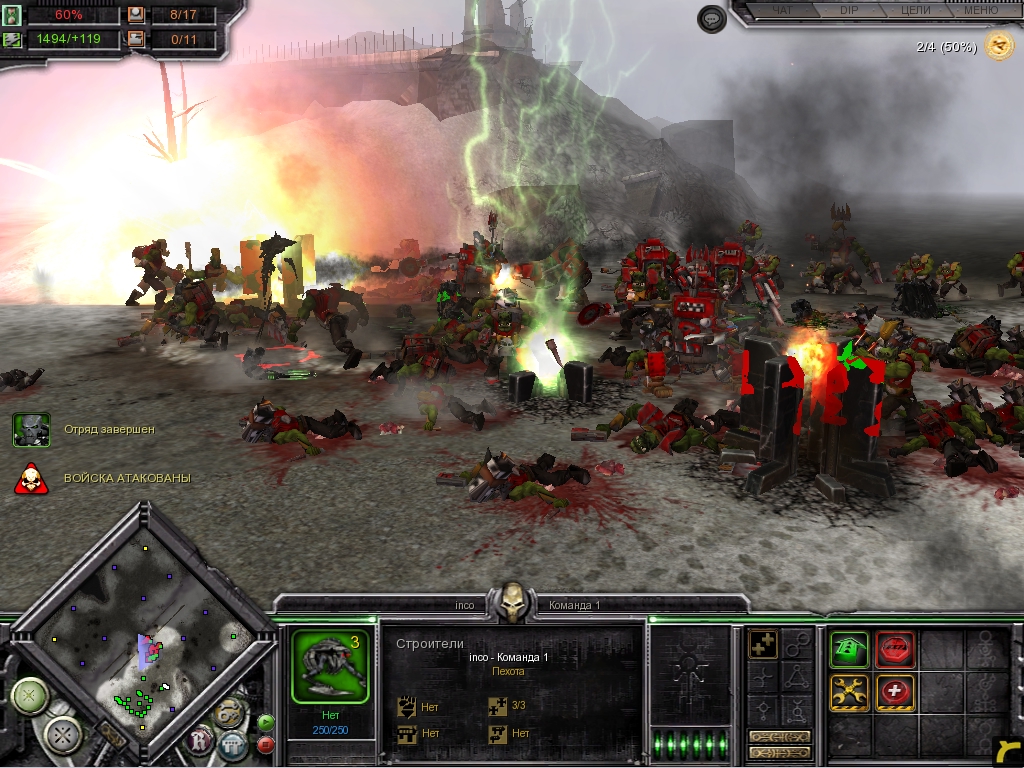
Task: Open the МЕНЮ game menu
Action: pyautogui.click(x=980, y=10)
